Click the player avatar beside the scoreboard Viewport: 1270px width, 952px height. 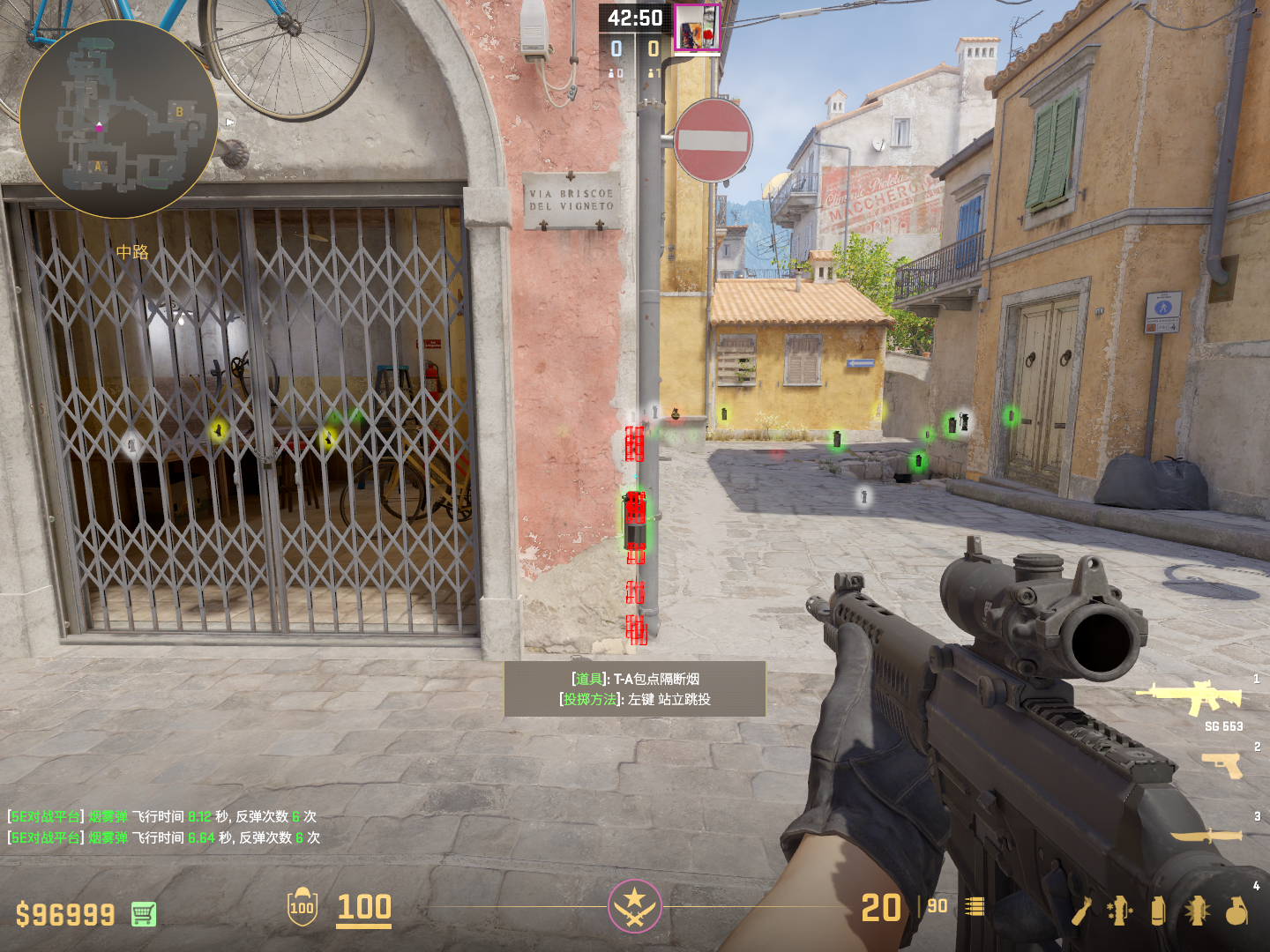coord(697,29)
